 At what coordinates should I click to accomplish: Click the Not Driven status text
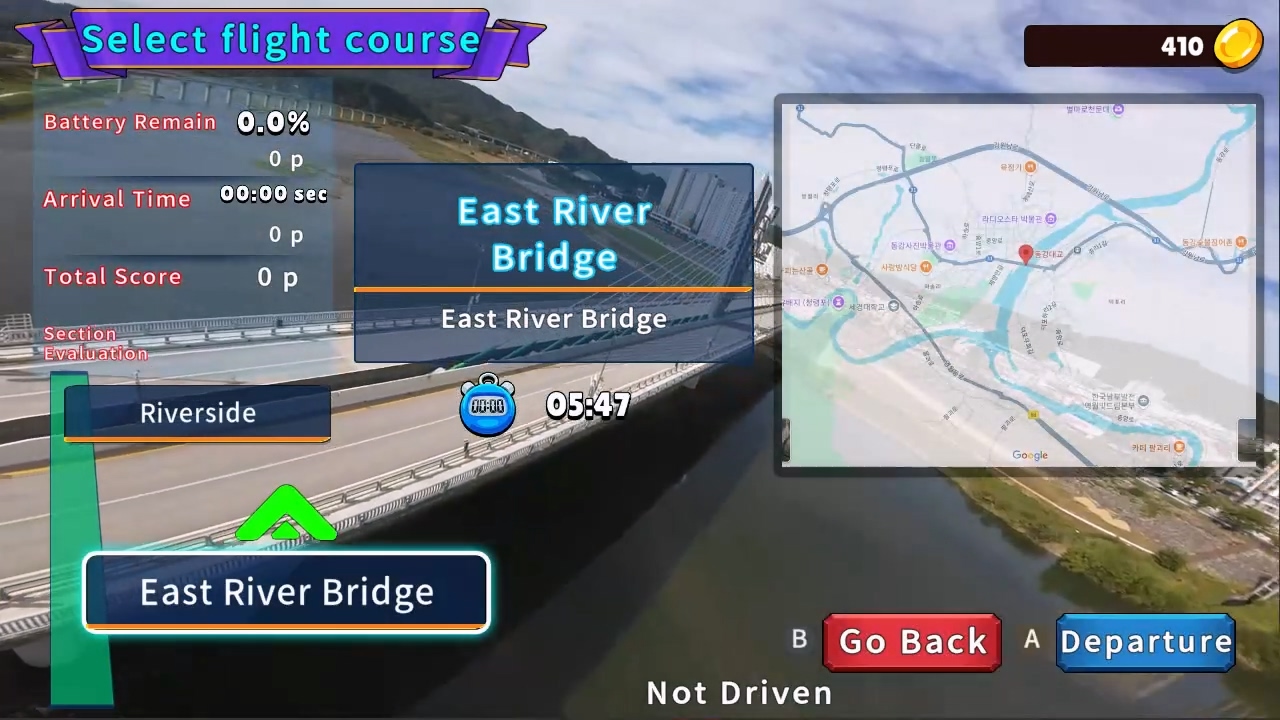pos(739,692)
